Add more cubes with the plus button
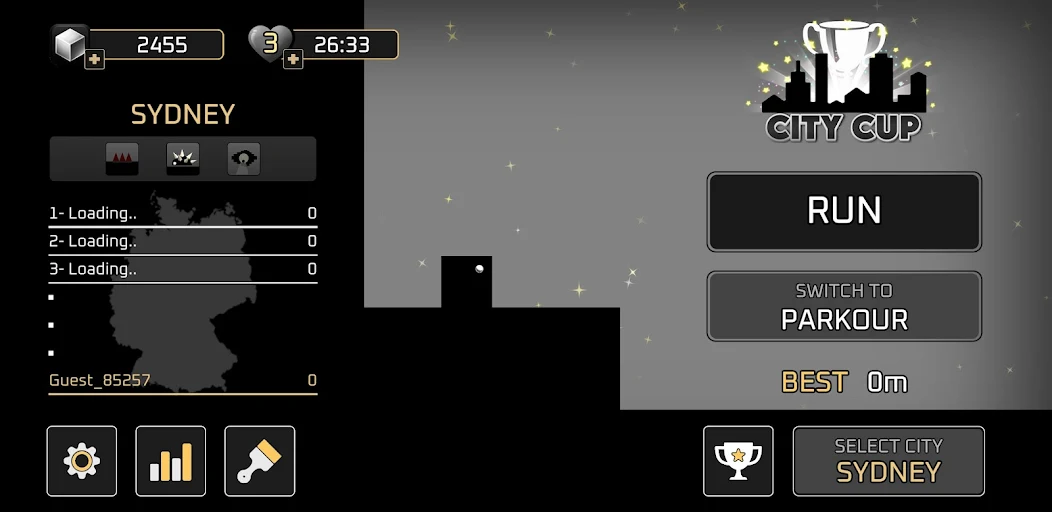The width and height of the screenshot is (1052, 512). tap(94, 60)
